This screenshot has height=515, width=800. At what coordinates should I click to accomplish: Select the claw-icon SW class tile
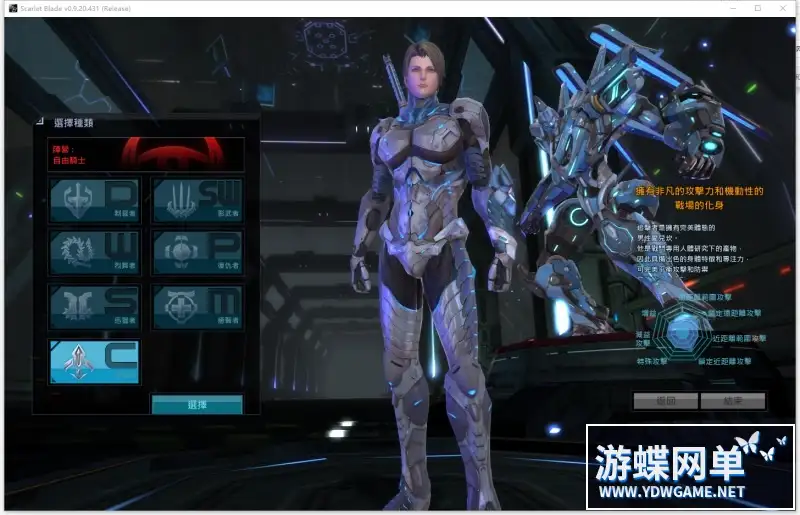tap(197, 199)
